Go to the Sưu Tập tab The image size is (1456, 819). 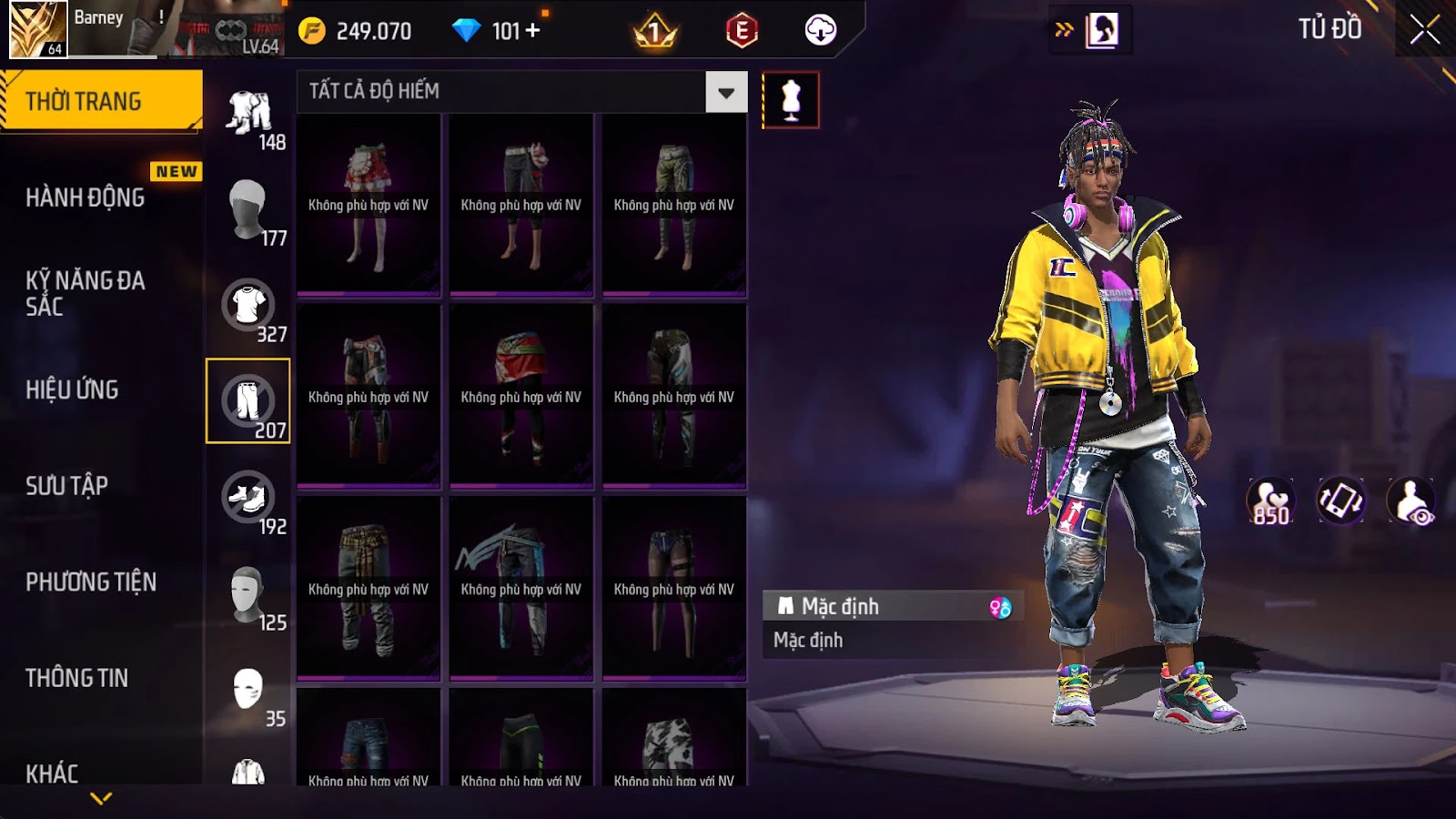click(x=67, y=486)
